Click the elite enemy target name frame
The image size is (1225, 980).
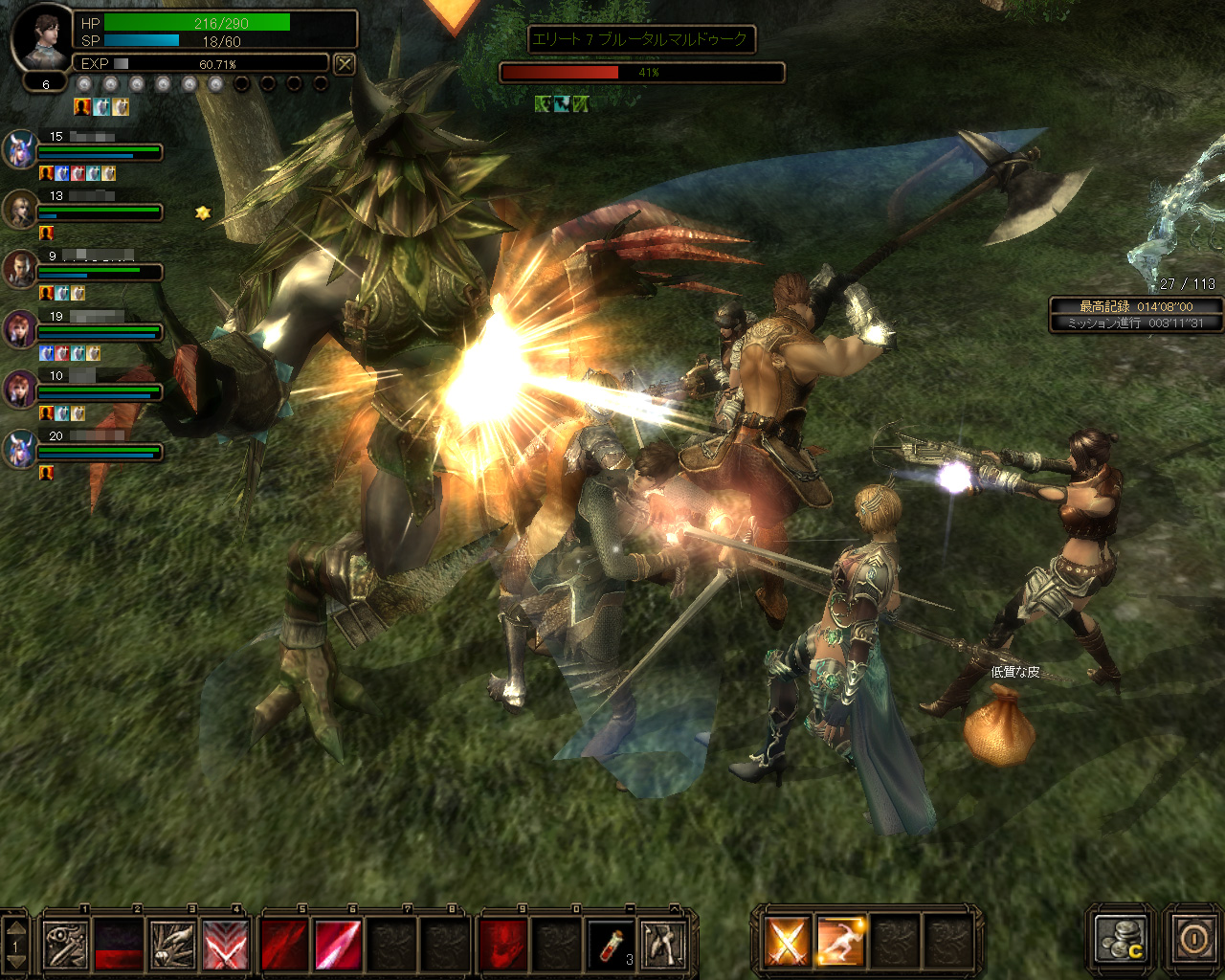coord(641,39)
